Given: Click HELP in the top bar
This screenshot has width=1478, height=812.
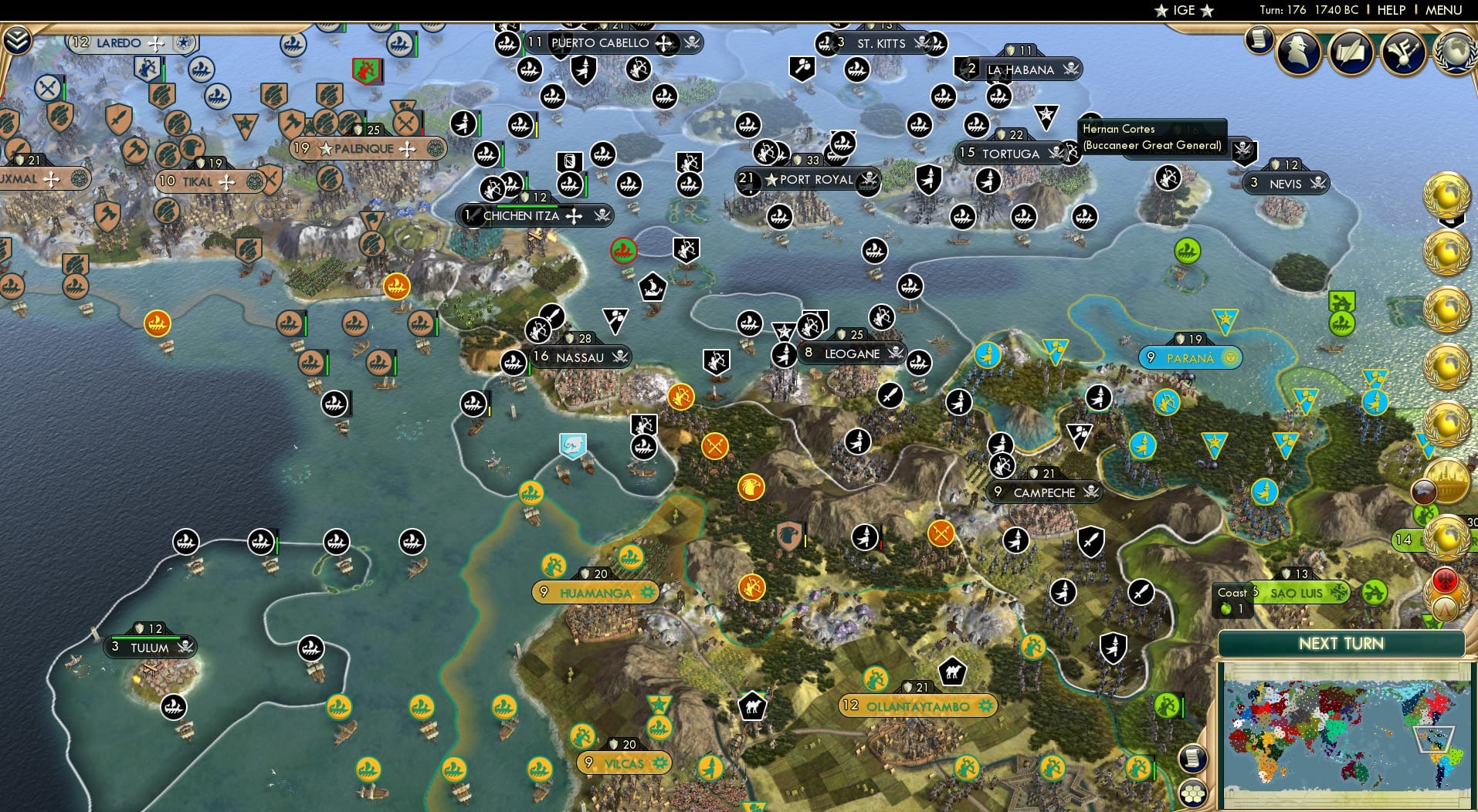Looking at the screenshot, I should (x=1391, y=10).
